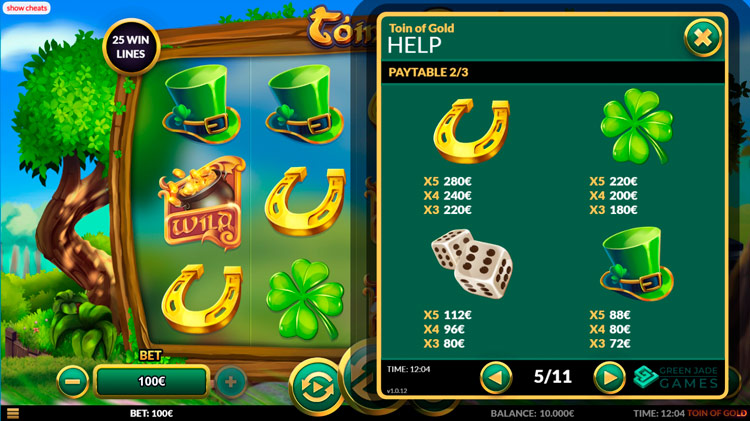Decrease the bet with the minus button
This screenshot has width=750, height=421.
coord(72,381)
